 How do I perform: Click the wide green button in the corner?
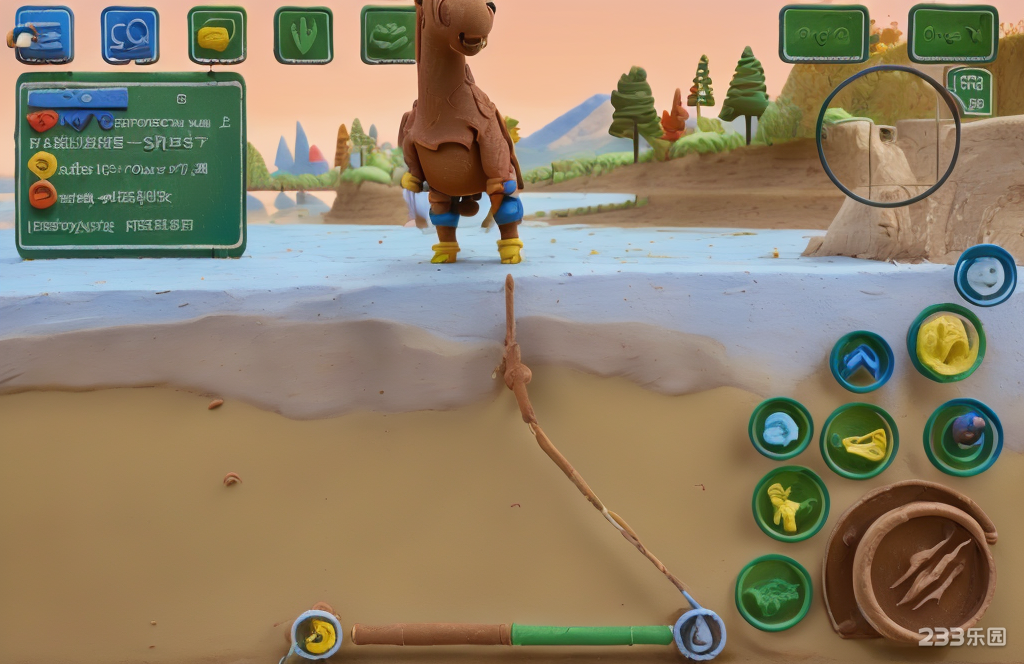(x=952, y=34)
